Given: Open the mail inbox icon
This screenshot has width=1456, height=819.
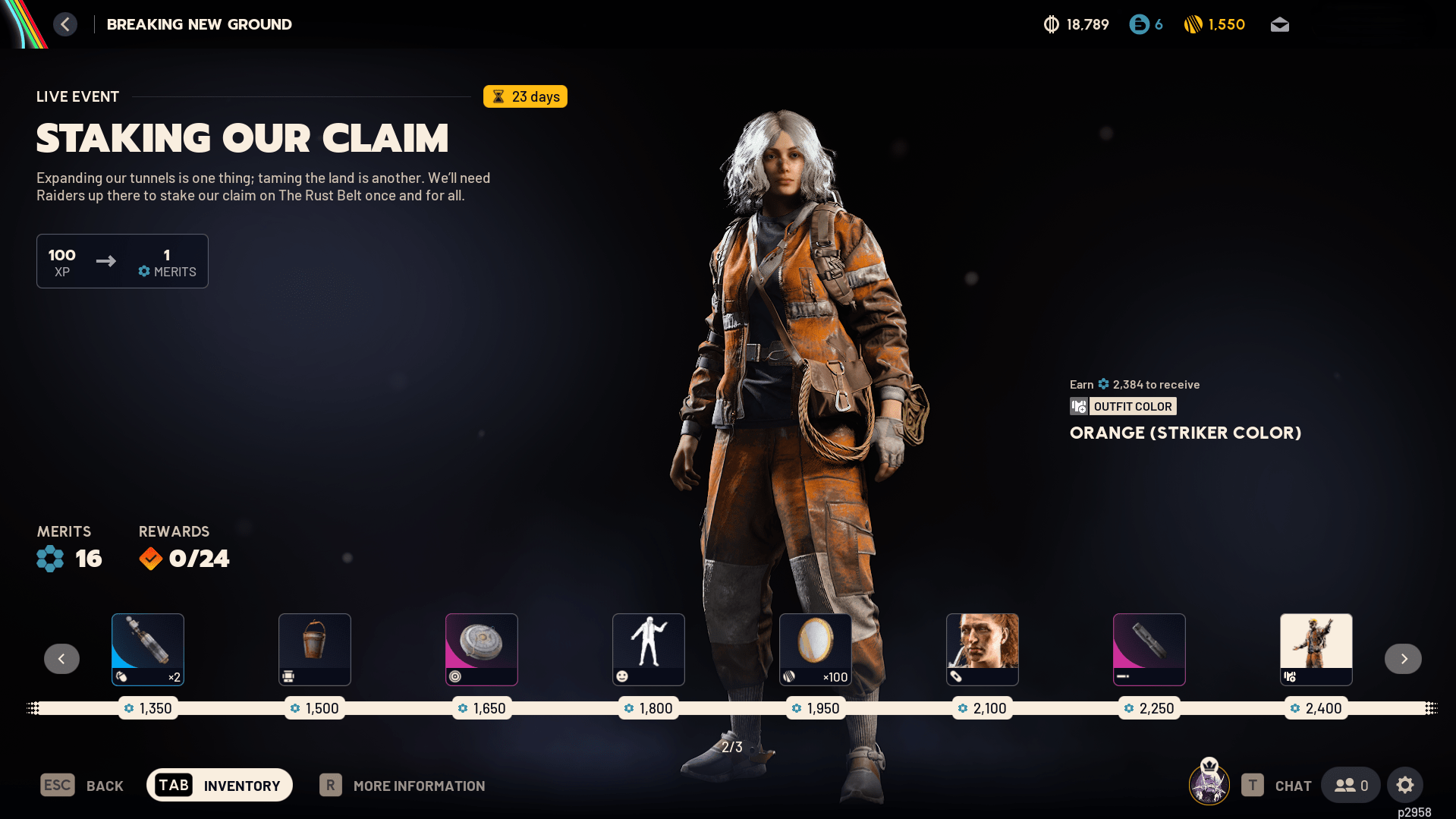Looking at the screenshot, I should (x=1279, y=24).
